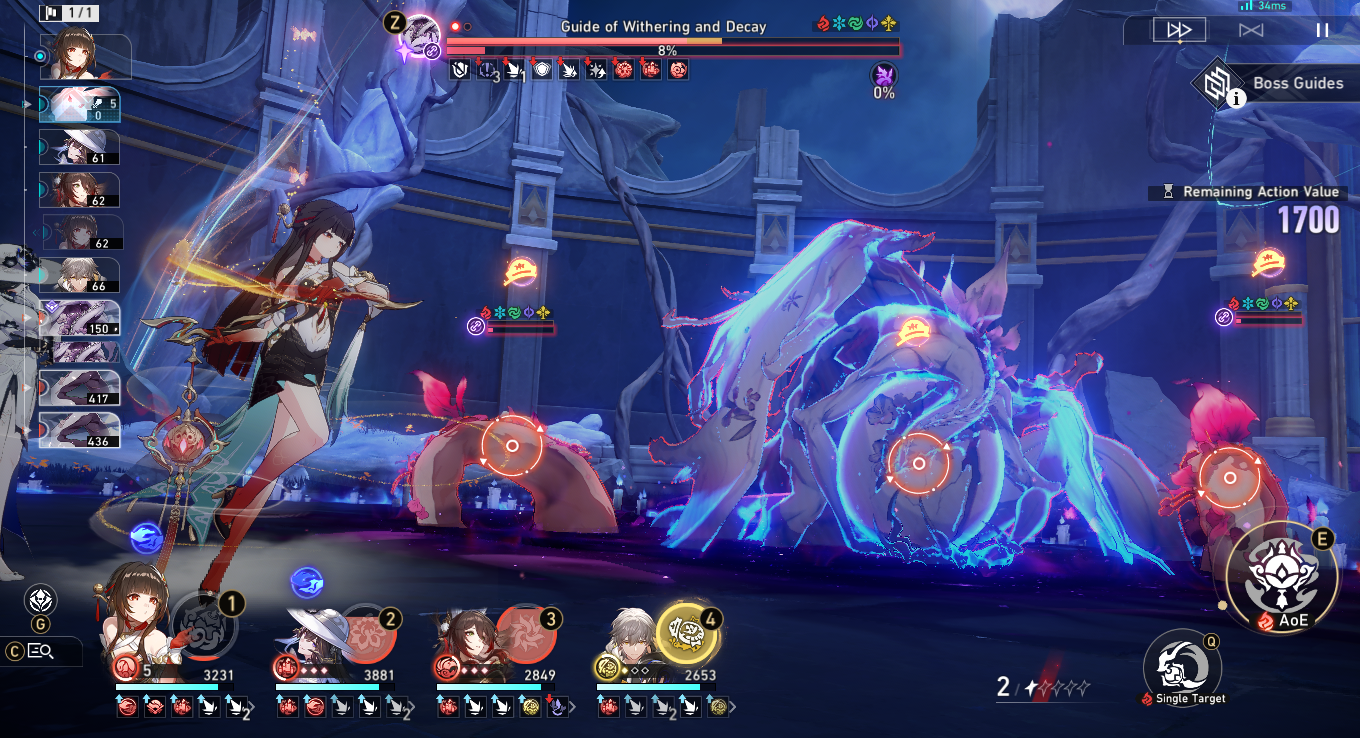1360x738 pixels.
Task: Pause the battle
Action: pyautogui.click(x=1322, y=30)
